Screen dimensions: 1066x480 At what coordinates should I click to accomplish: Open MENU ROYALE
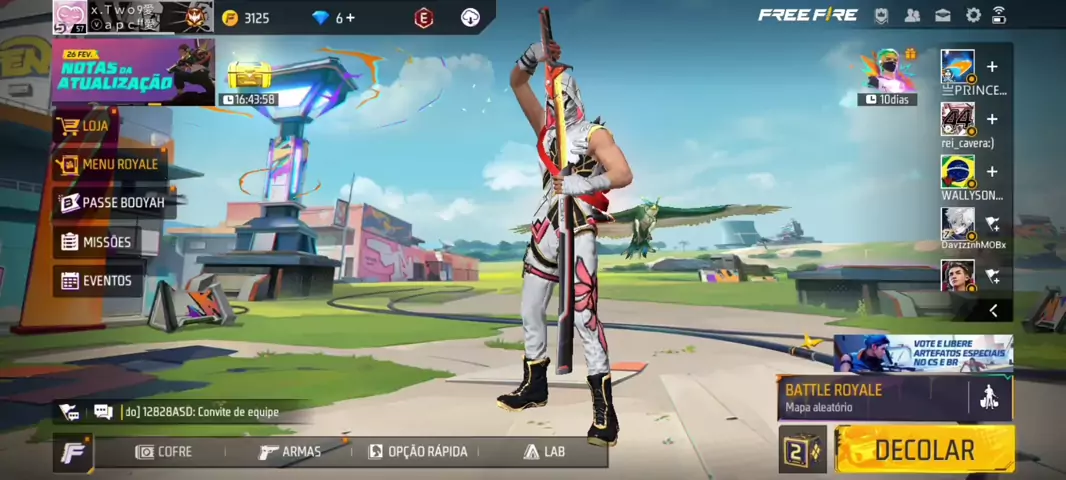[108, 164]
